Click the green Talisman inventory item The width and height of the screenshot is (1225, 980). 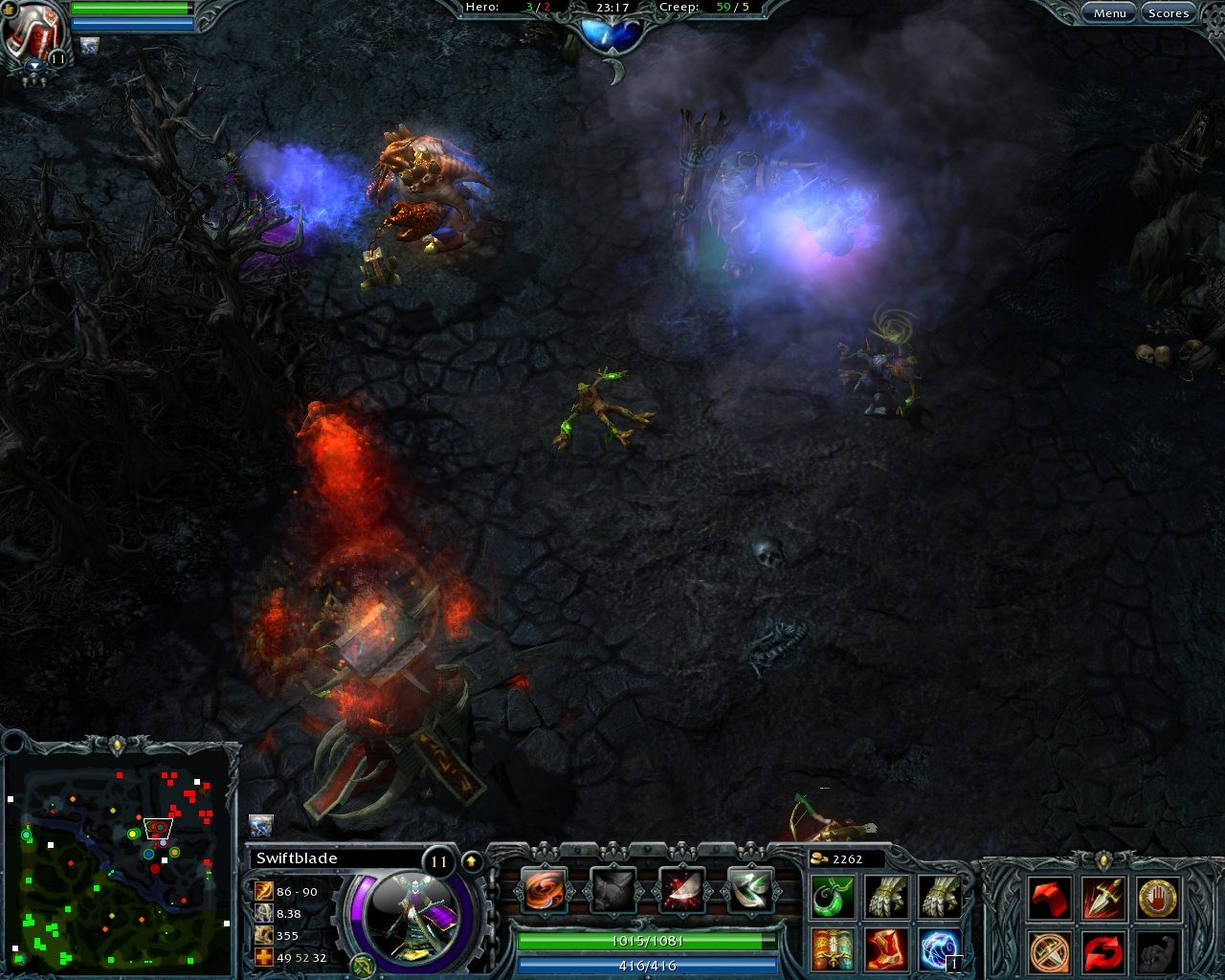(x=833, y=897)
